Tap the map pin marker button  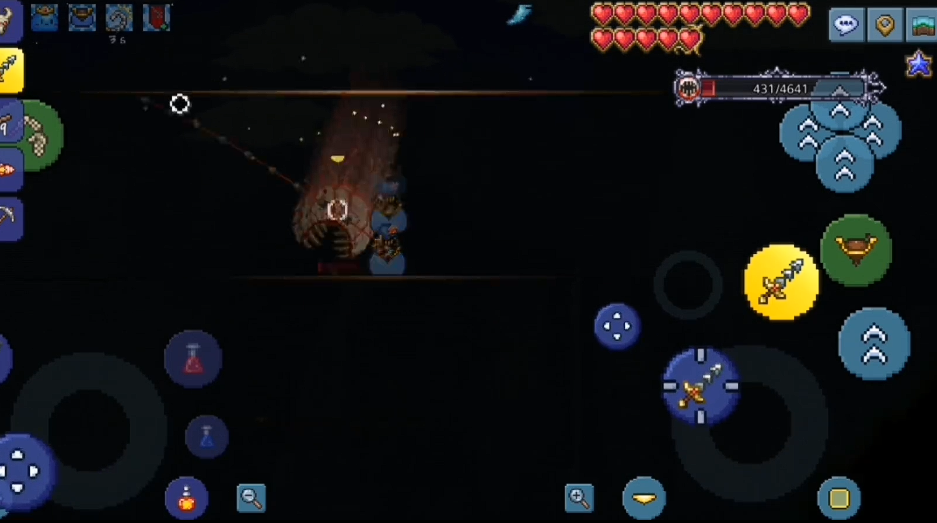(884, 25)
